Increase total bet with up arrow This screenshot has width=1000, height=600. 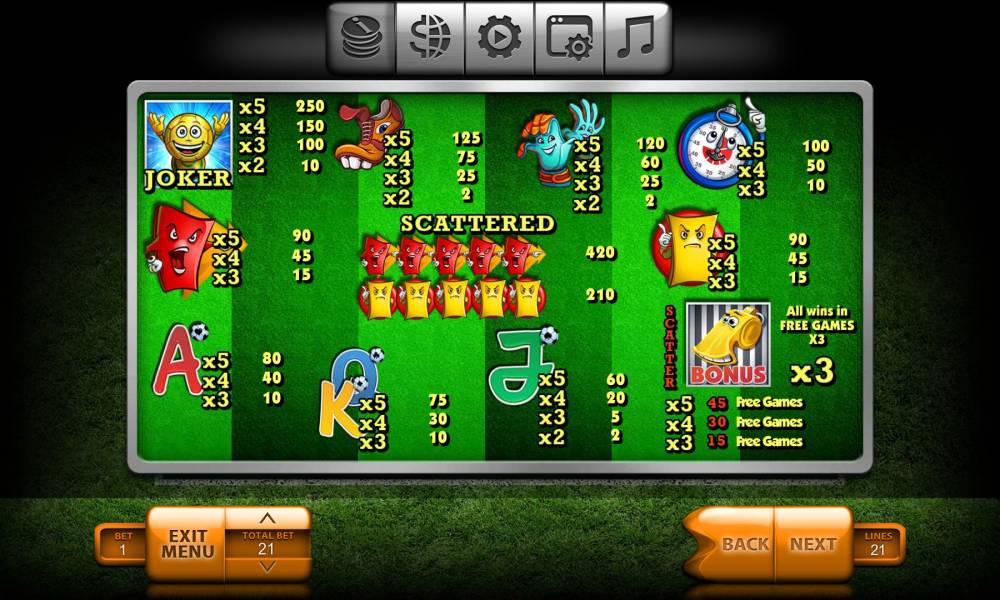[267, 519]
